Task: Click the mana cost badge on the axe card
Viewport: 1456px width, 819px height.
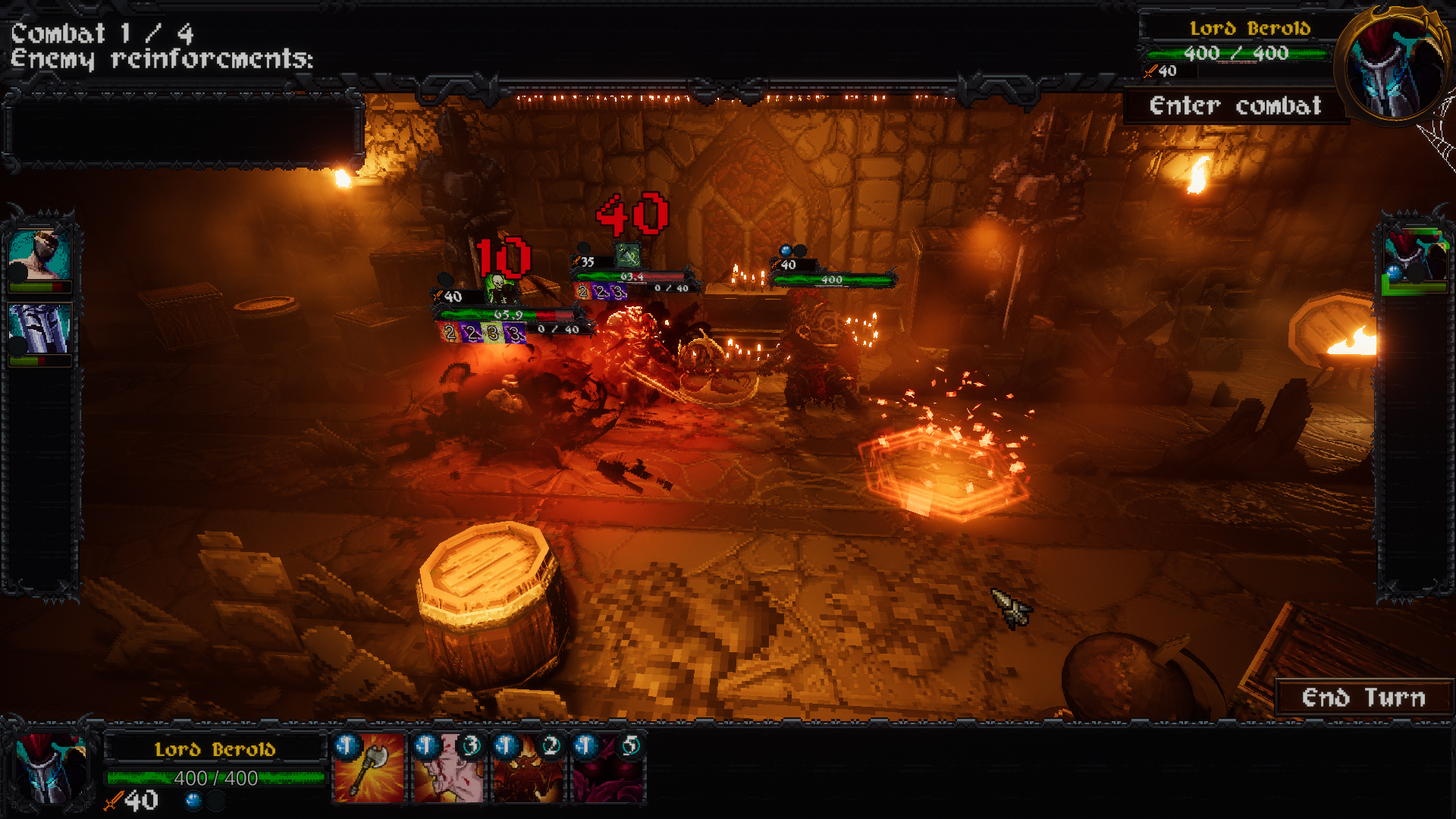Action: pos(347,745)
